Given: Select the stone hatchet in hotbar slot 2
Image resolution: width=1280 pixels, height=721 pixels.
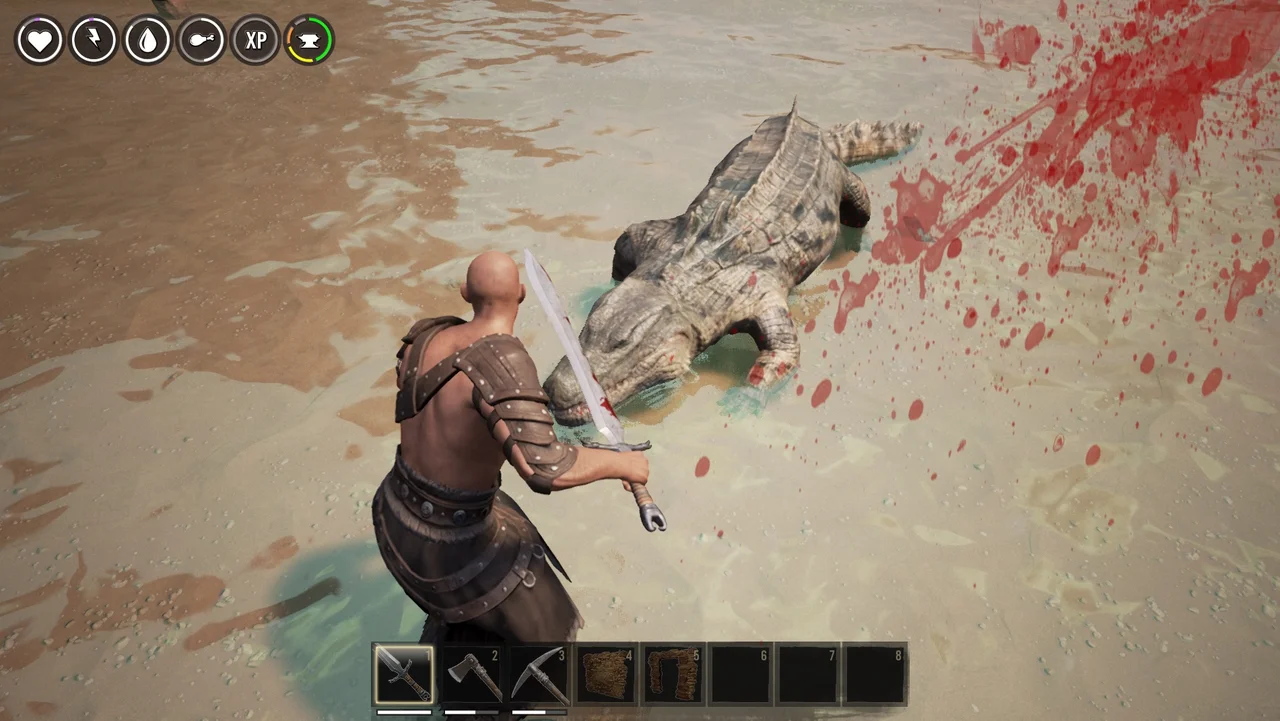Looking at the screenshot, I should [x=471, y=672].
